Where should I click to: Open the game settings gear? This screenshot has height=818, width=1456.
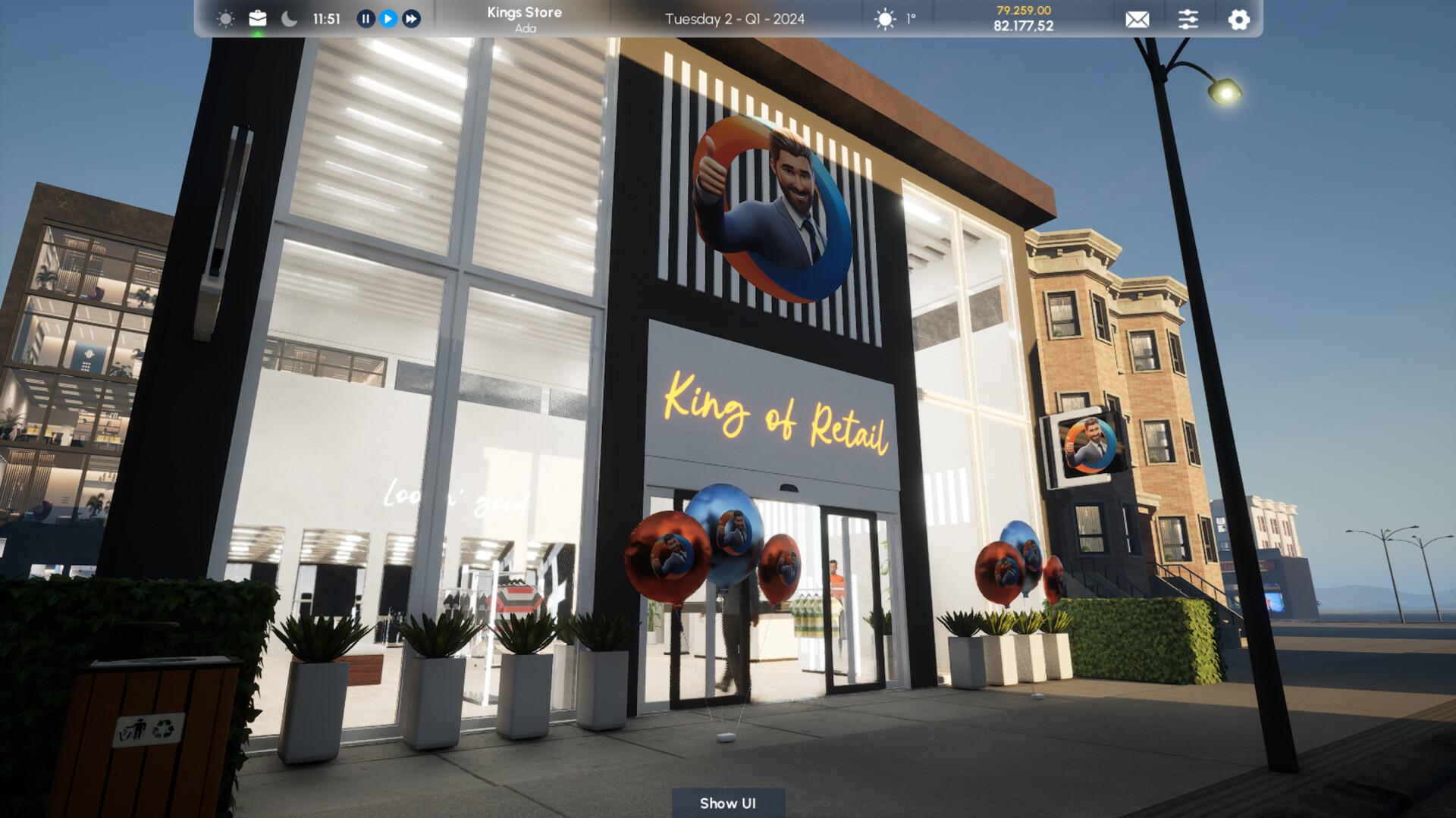click(x=1238, y=20)
